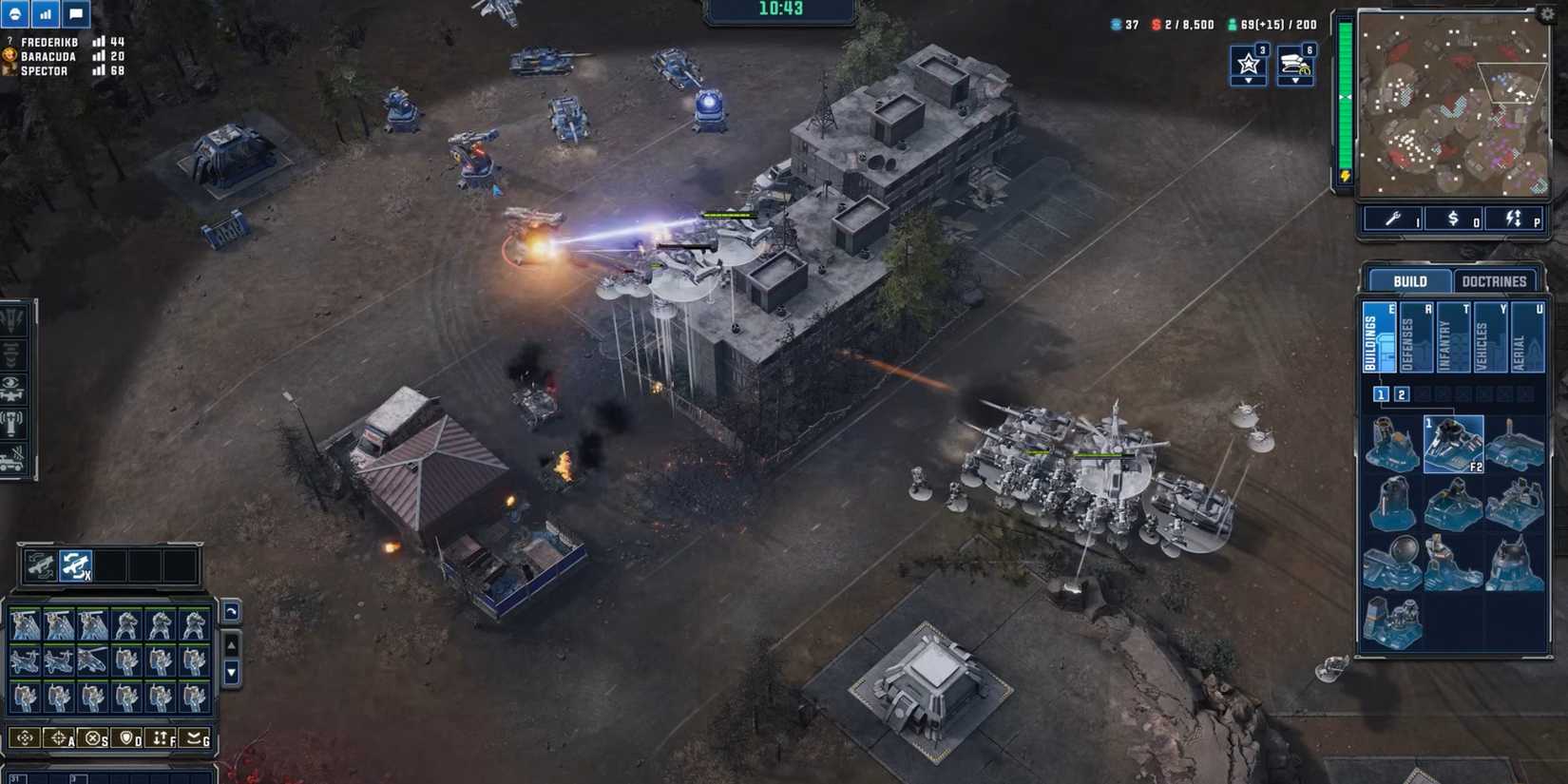The image size is (1568, 784).
Task: Click the stop command icon marked S
Action: (x=92, y=739)
